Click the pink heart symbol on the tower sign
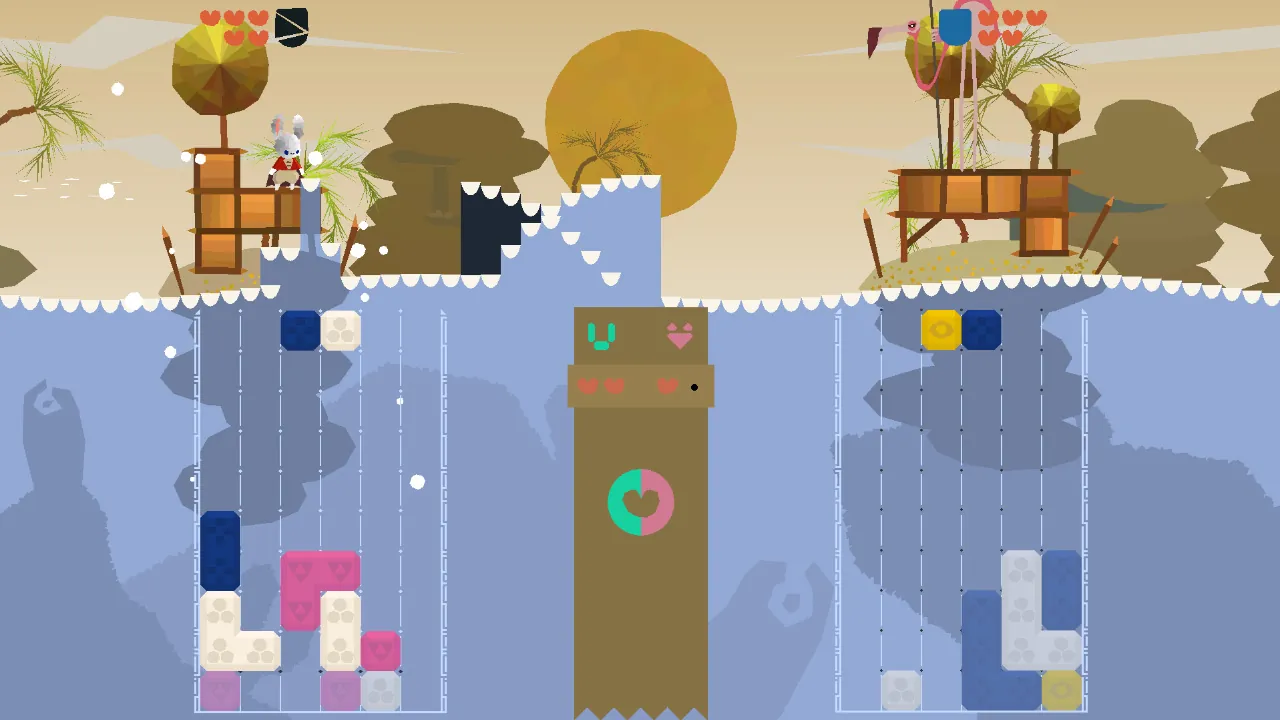Screen dimensions: 1280x720 click(680, 337)
